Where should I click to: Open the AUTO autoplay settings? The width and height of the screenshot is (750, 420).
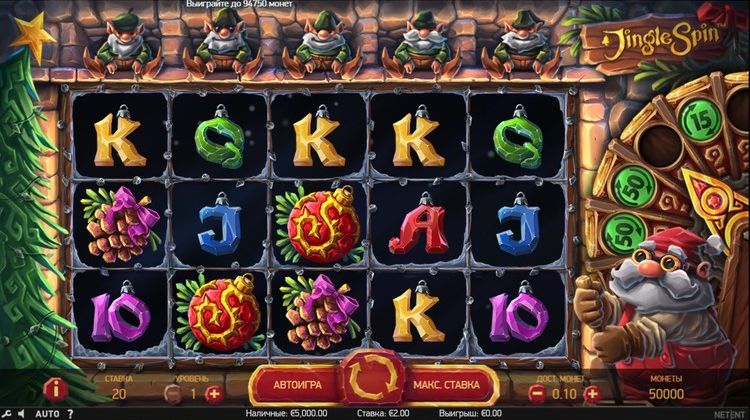click(x=47, y=413)
